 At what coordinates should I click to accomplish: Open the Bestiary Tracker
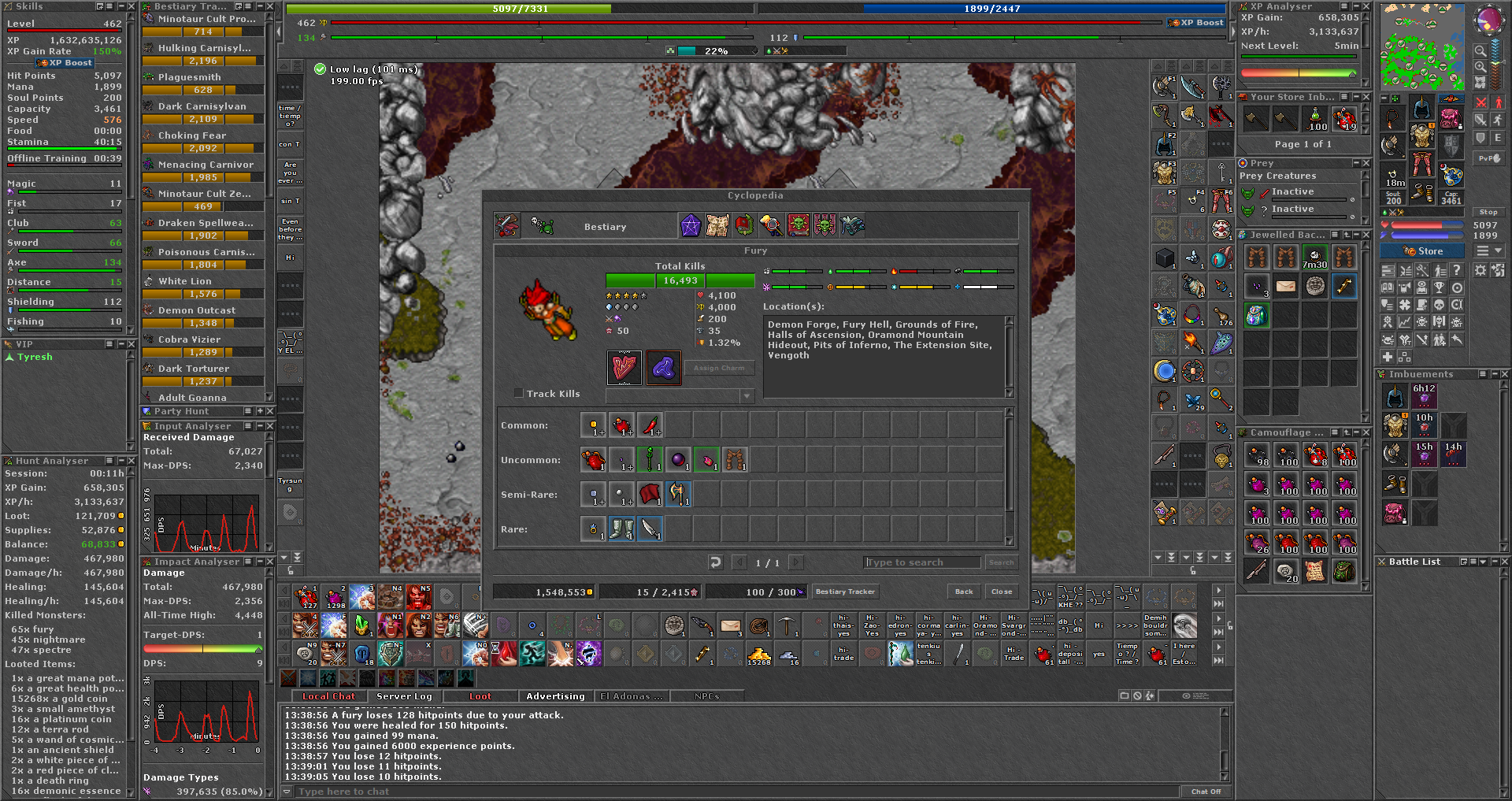pyautogui.click(x=845, y=591)
